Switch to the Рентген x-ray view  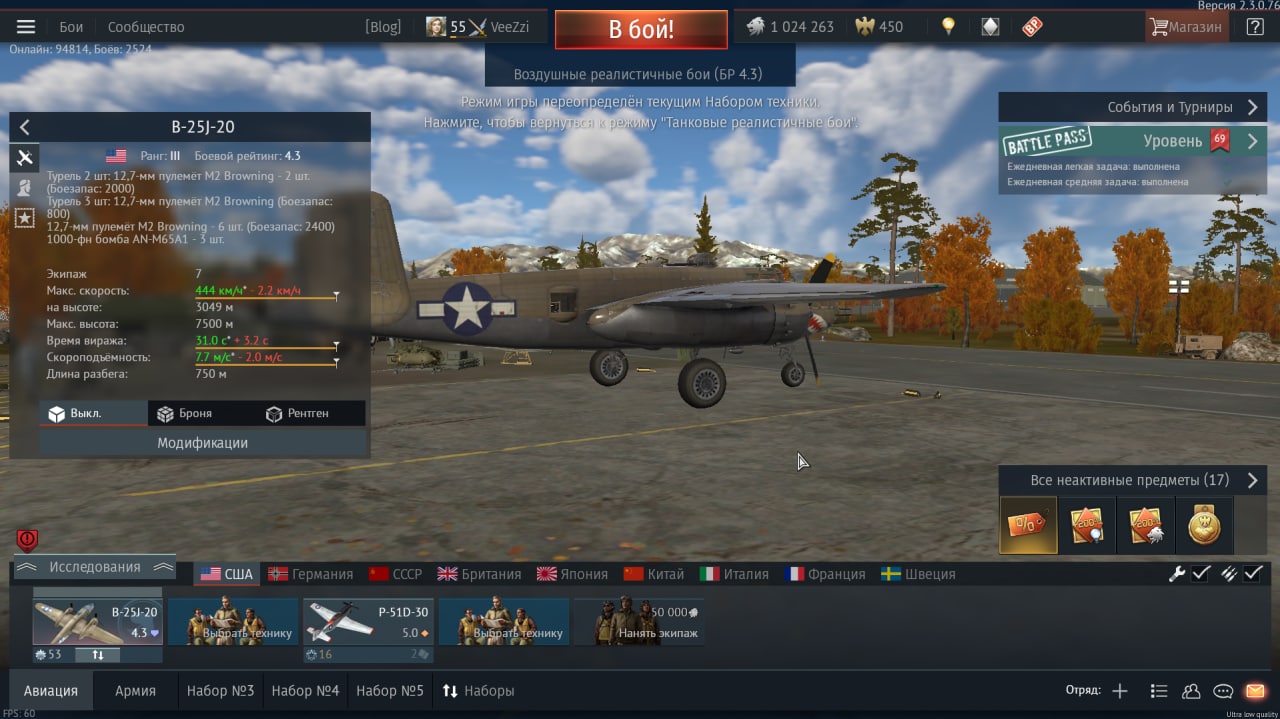point(297,413)
